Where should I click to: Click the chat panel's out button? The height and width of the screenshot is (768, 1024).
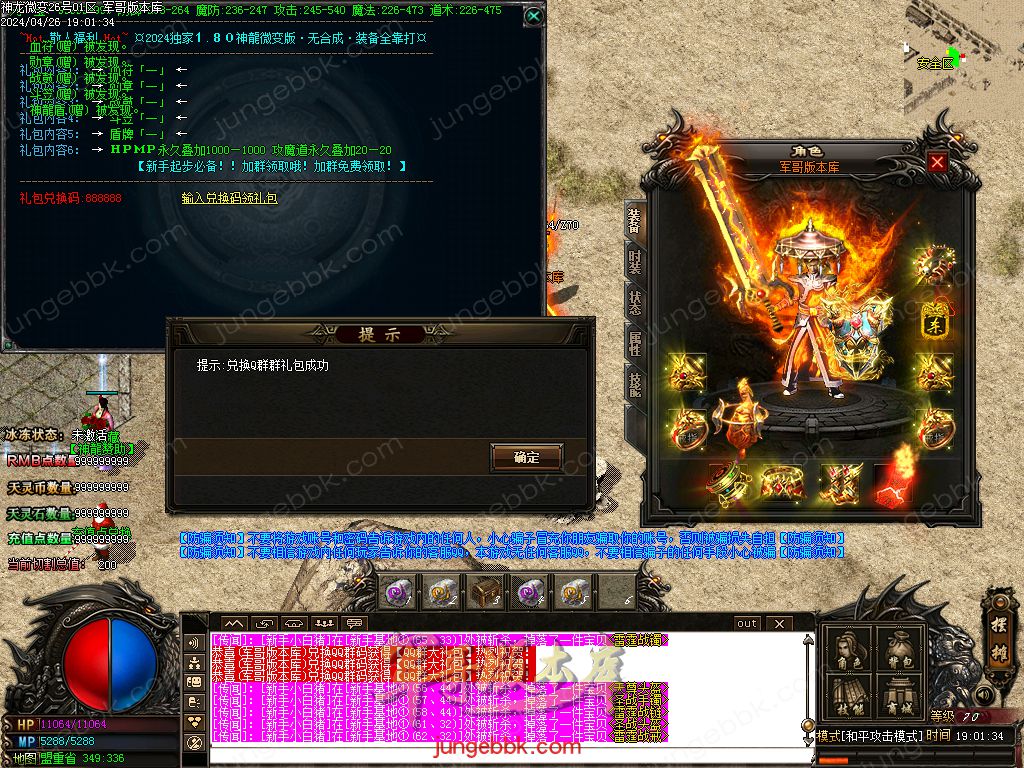coord(747,623)
